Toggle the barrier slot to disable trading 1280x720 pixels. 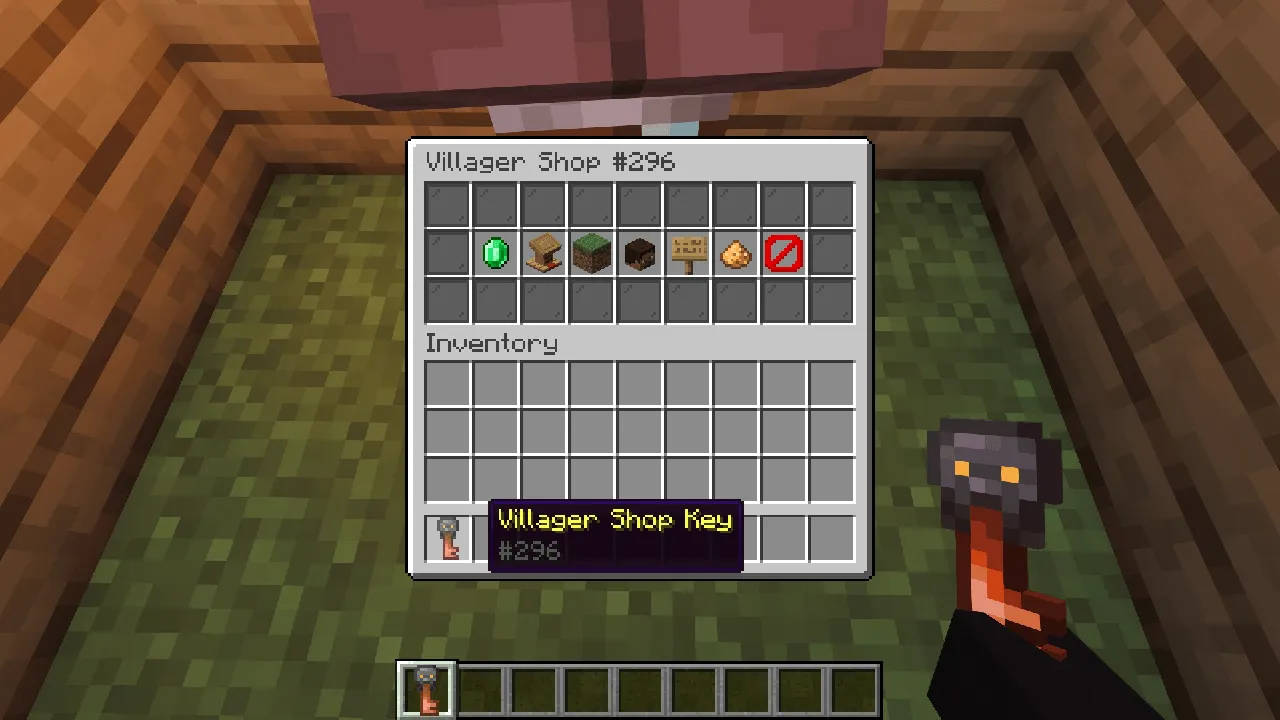pos(783,253)
